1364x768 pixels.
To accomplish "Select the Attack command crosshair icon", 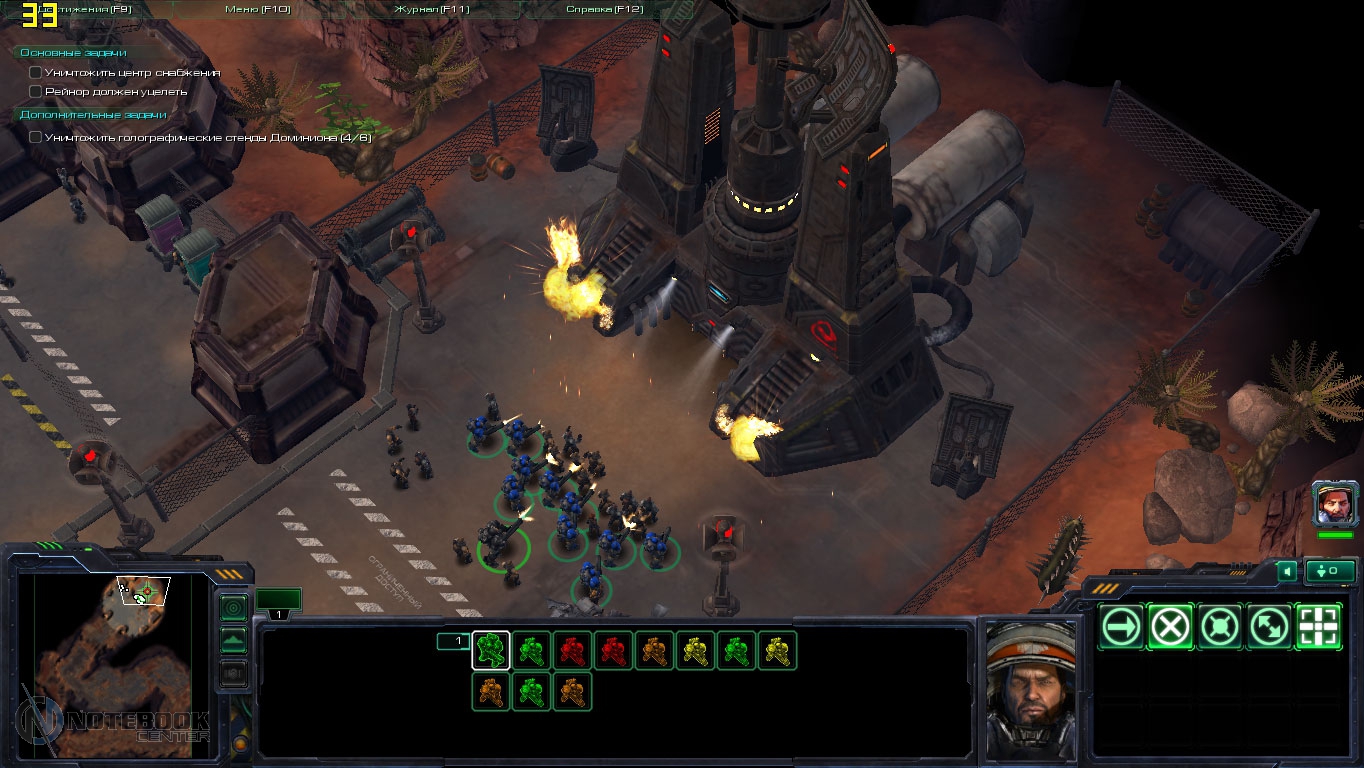I will pos(1318,627).
